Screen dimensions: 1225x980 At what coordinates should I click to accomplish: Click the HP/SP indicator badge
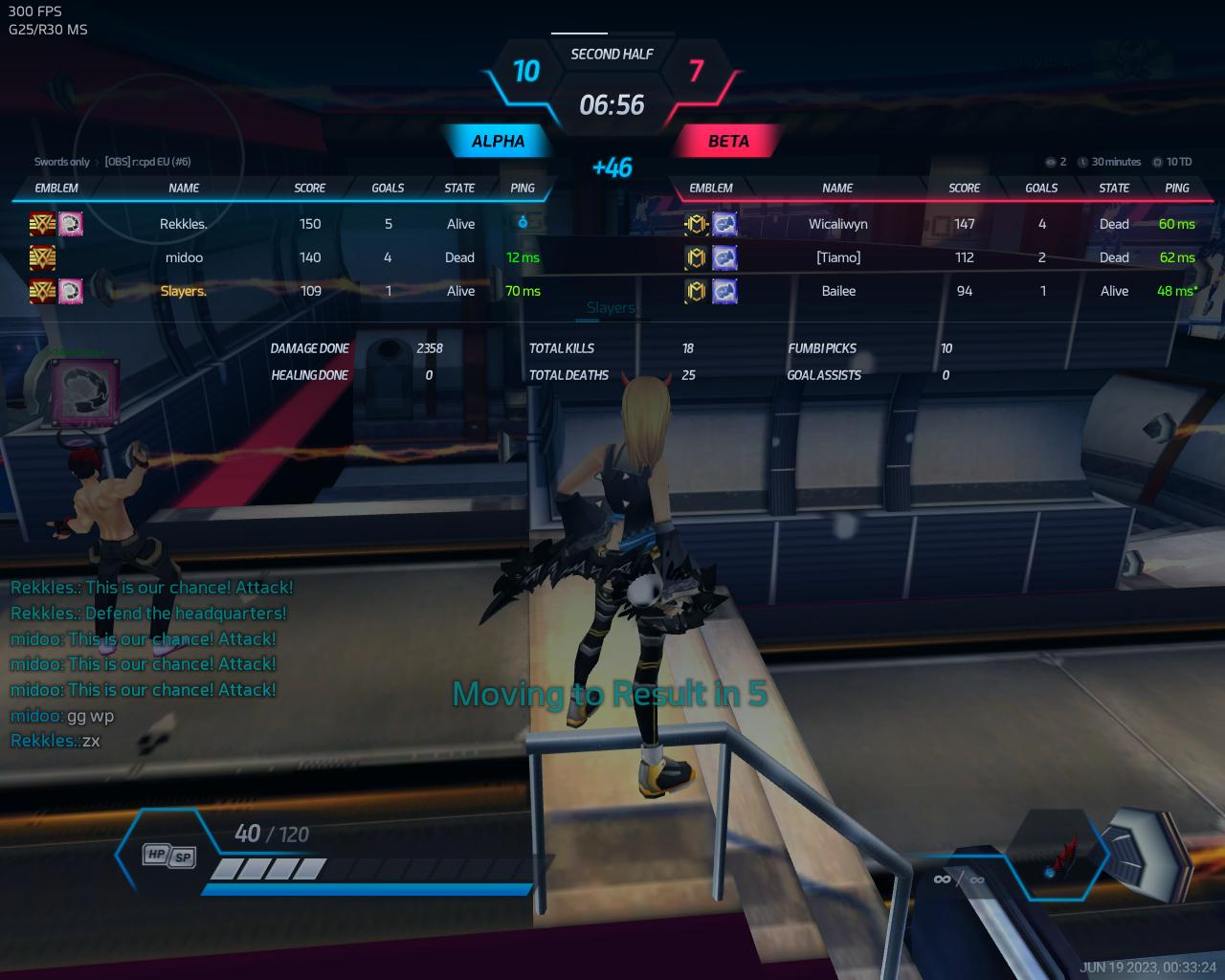pyautogui.click(x=168, y=856)
